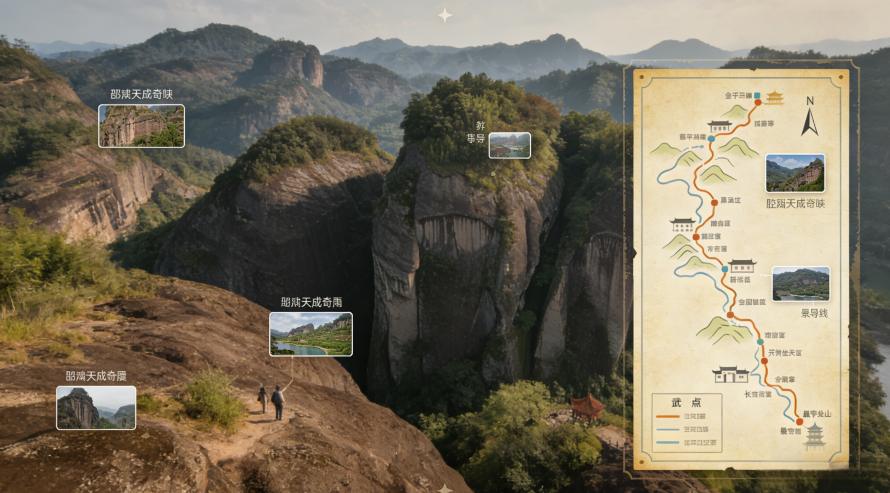The width and height of the screenshot is (890, 493).
Task: Click the compass north arrow on the map
Action: point(810,116)
